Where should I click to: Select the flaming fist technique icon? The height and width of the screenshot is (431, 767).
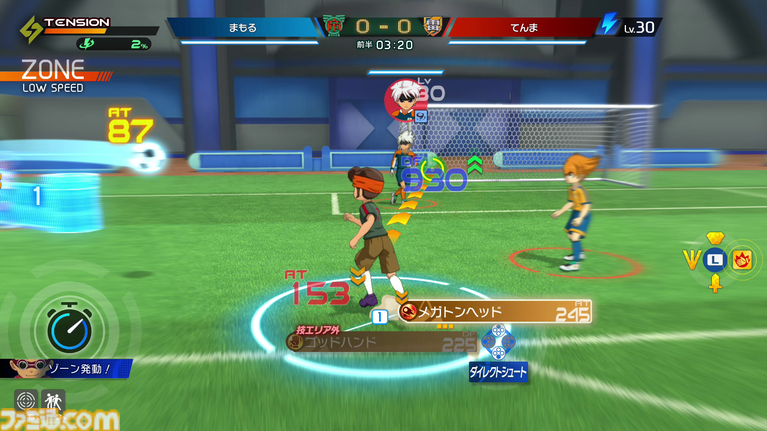[x=741, y=260]
